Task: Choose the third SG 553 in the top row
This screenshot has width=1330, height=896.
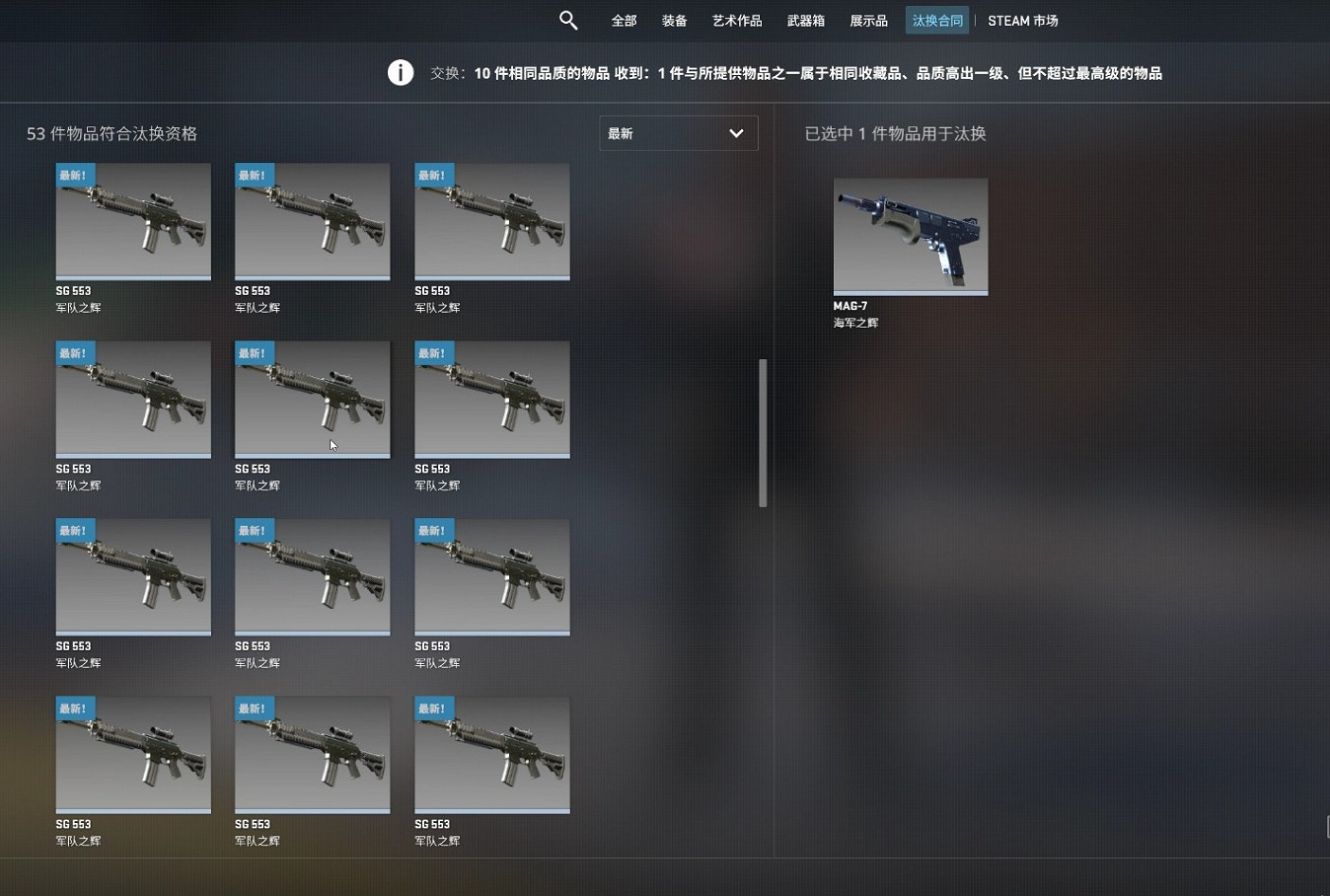Action: [491, 221]
